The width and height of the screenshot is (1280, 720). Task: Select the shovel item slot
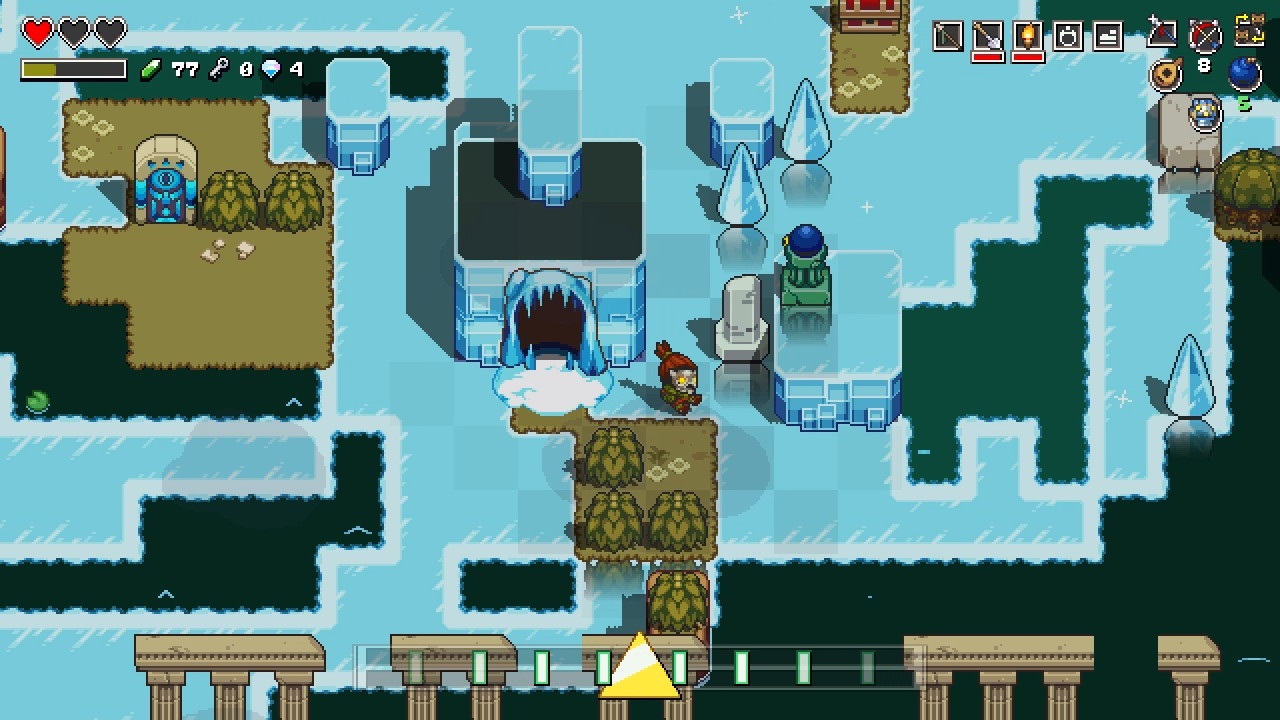coord(987,34)
